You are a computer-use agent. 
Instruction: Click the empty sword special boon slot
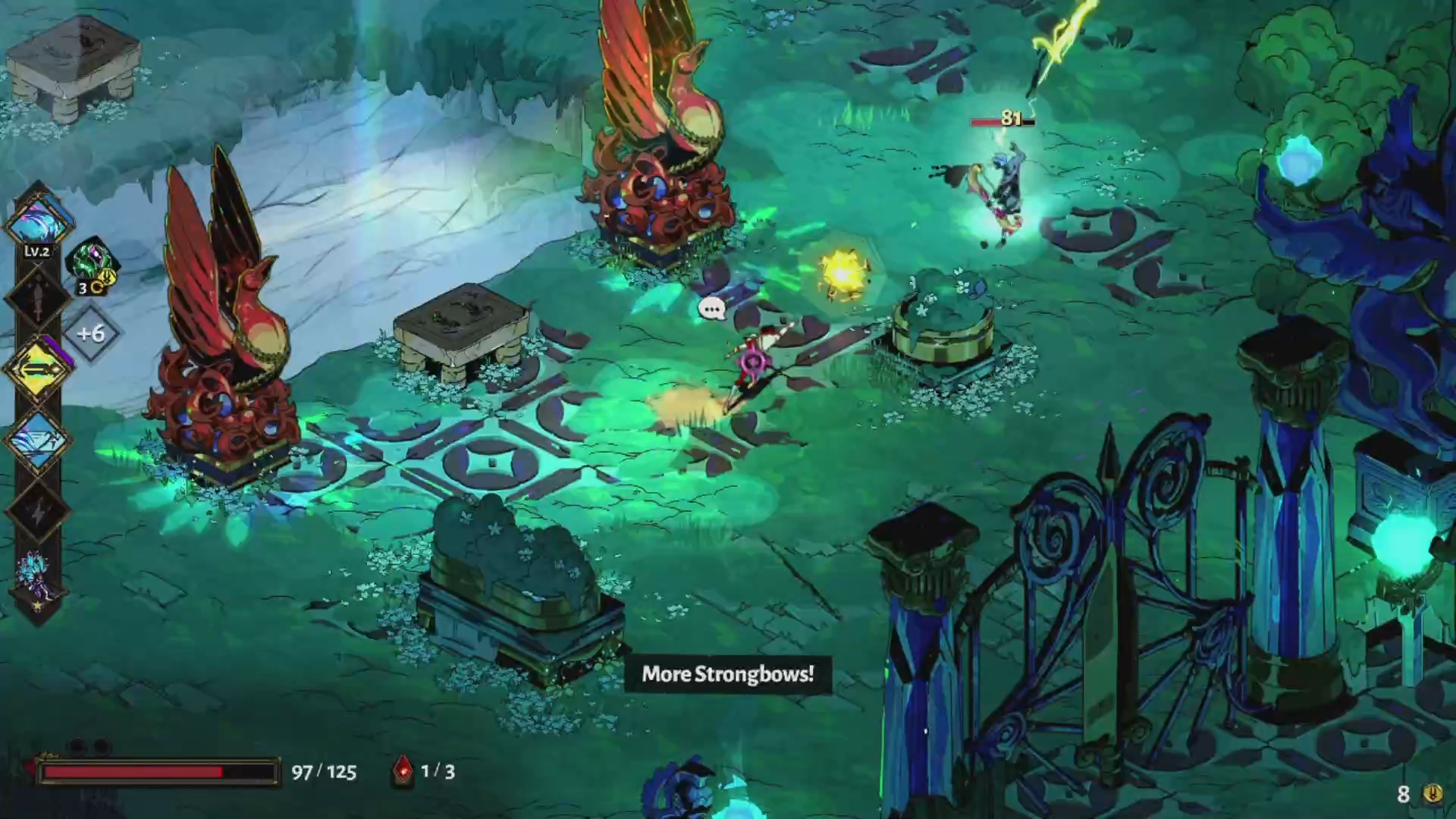tap(38, 297)
